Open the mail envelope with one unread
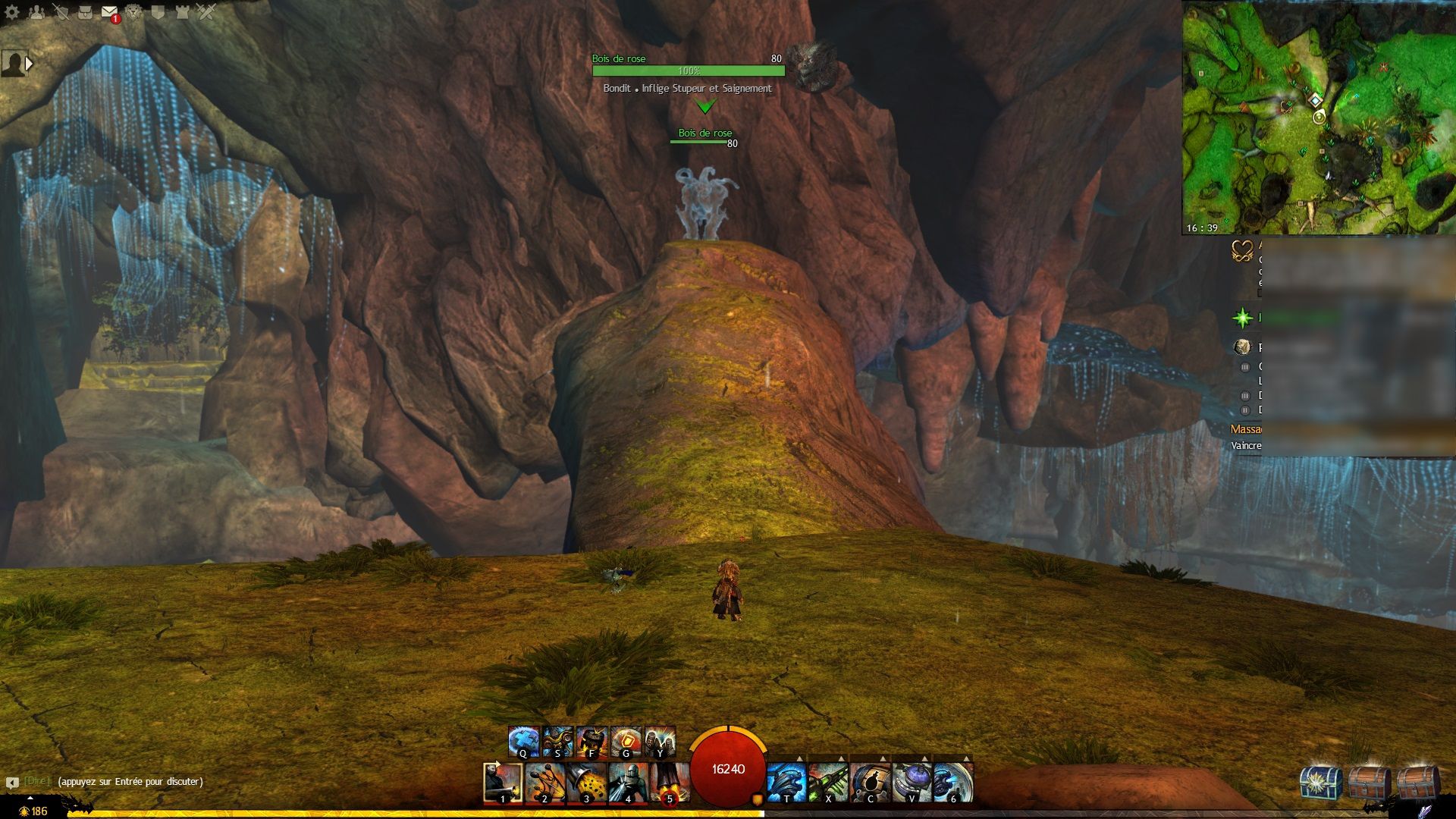The height and width of the screenshot is (819, 1456). pos(110,12)
